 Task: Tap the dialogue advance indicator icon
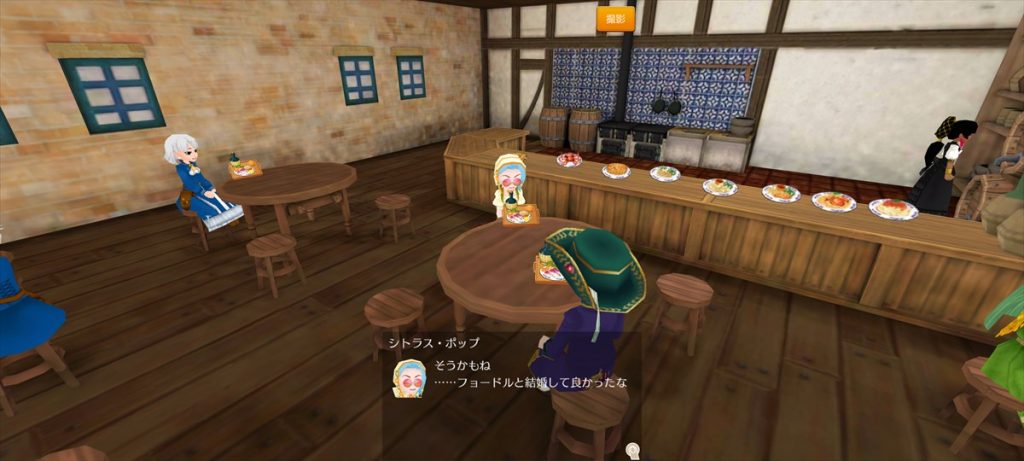(x=632, y=450)
